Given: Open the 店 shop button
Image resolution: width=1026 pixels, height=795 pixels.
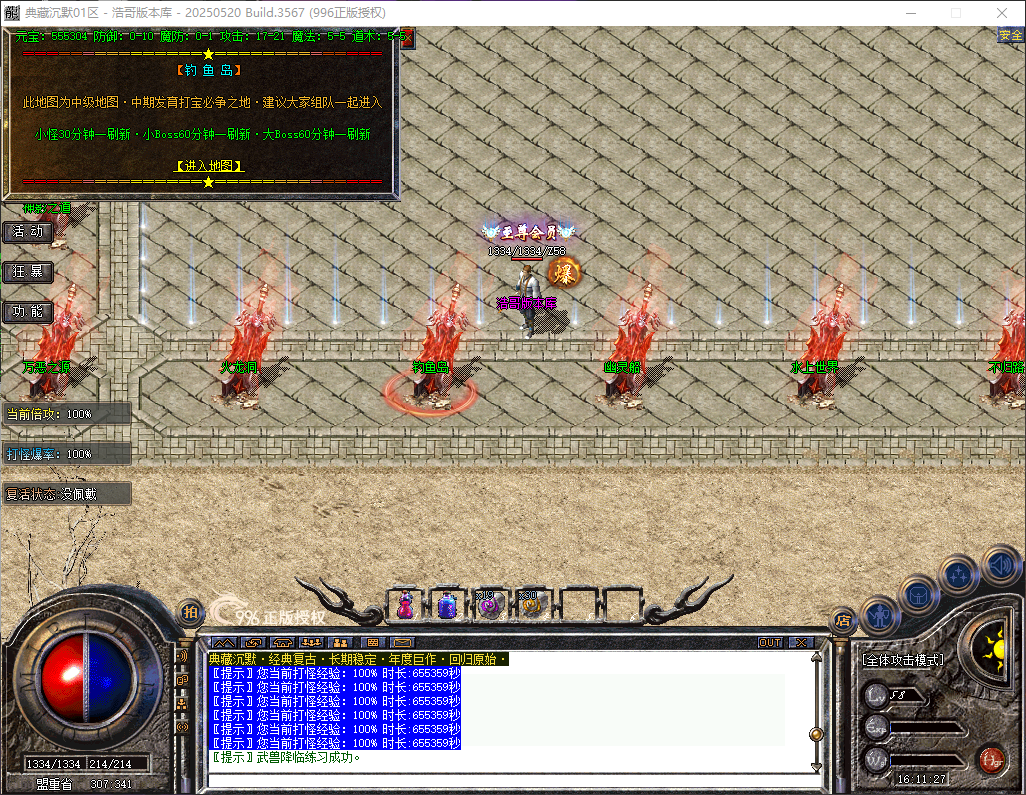Looking at the screenshot, I should pos(844,619).
